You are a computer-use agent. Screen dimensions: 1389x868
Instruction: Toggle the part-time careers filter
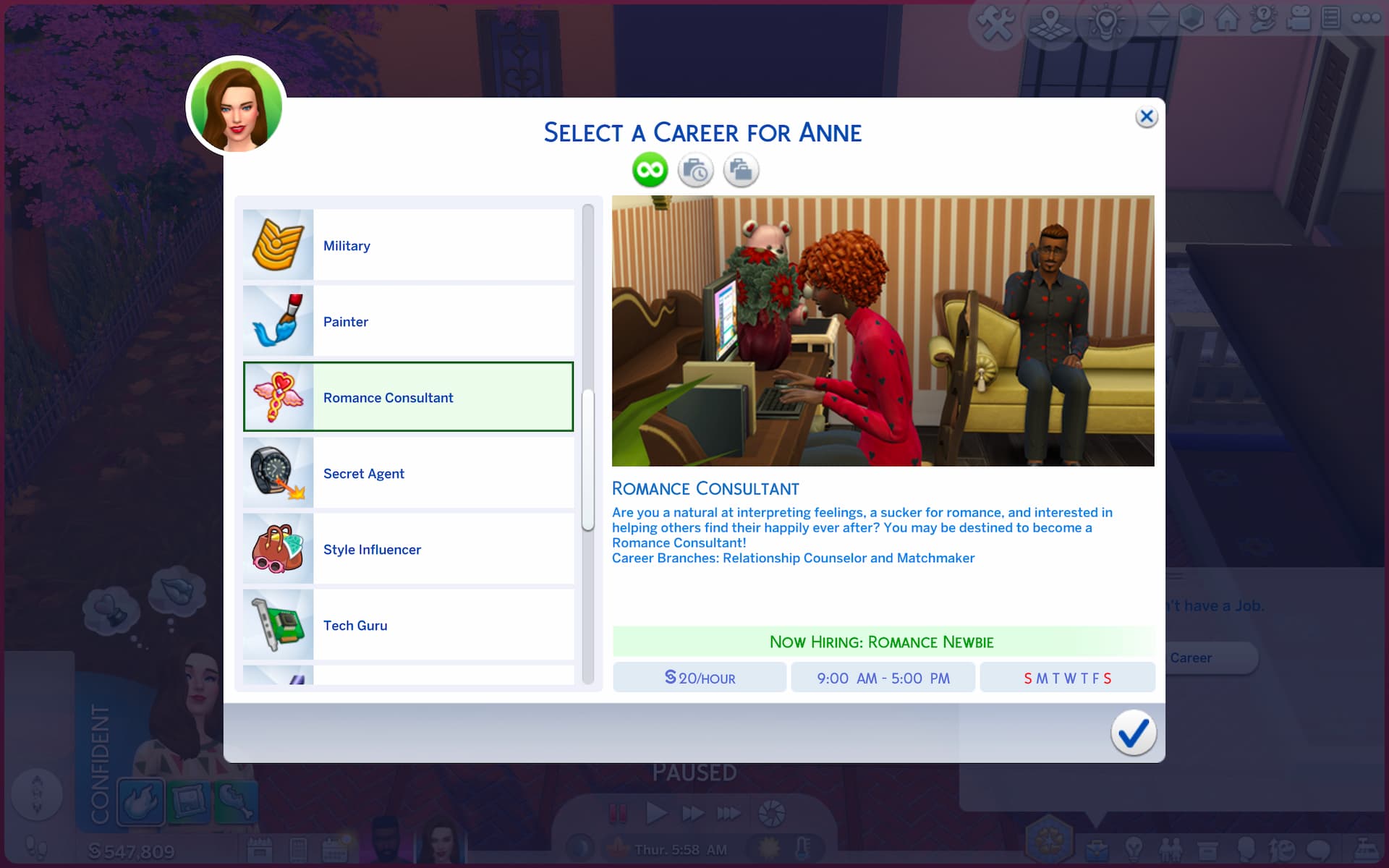[x=695, y=170]
